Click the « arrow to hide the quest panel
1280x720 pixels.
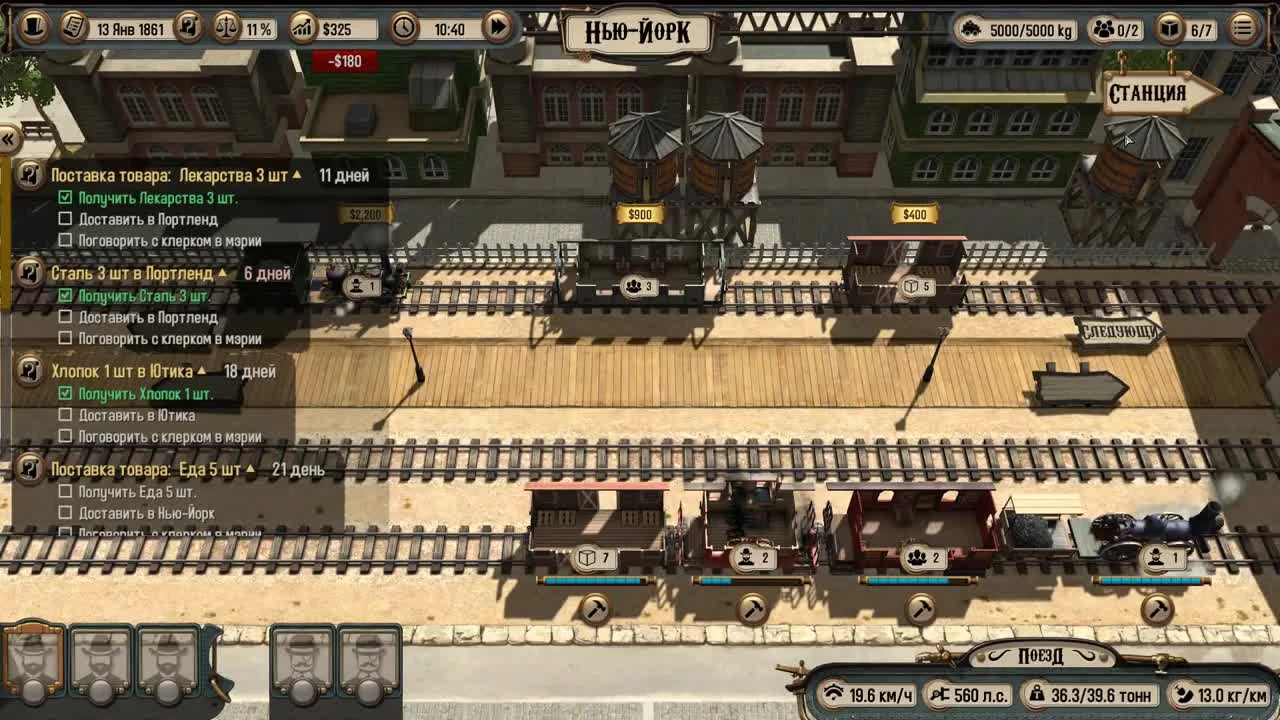click(x=10, y=140)
